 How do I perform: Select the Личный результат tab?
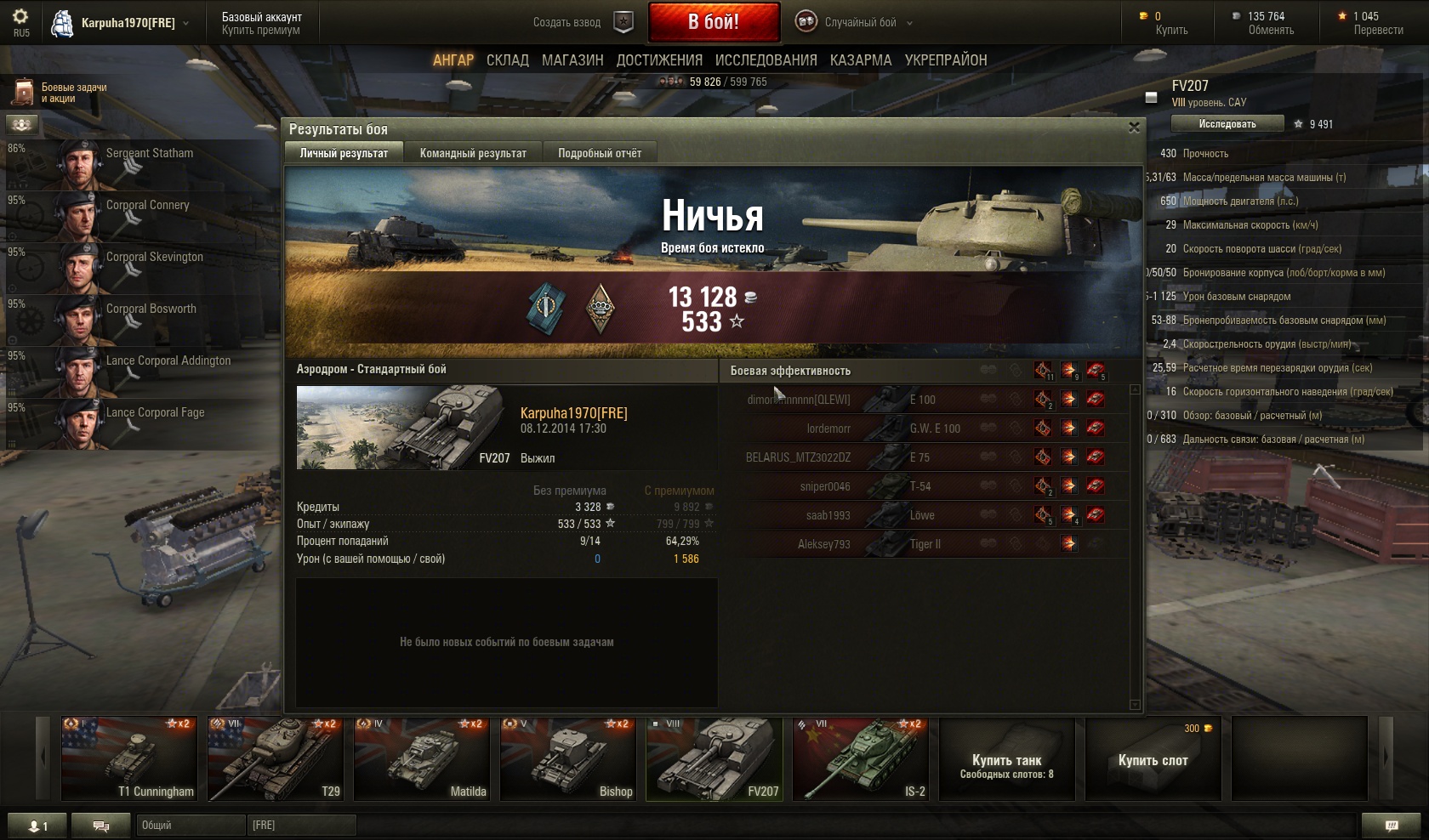[344, 153]
